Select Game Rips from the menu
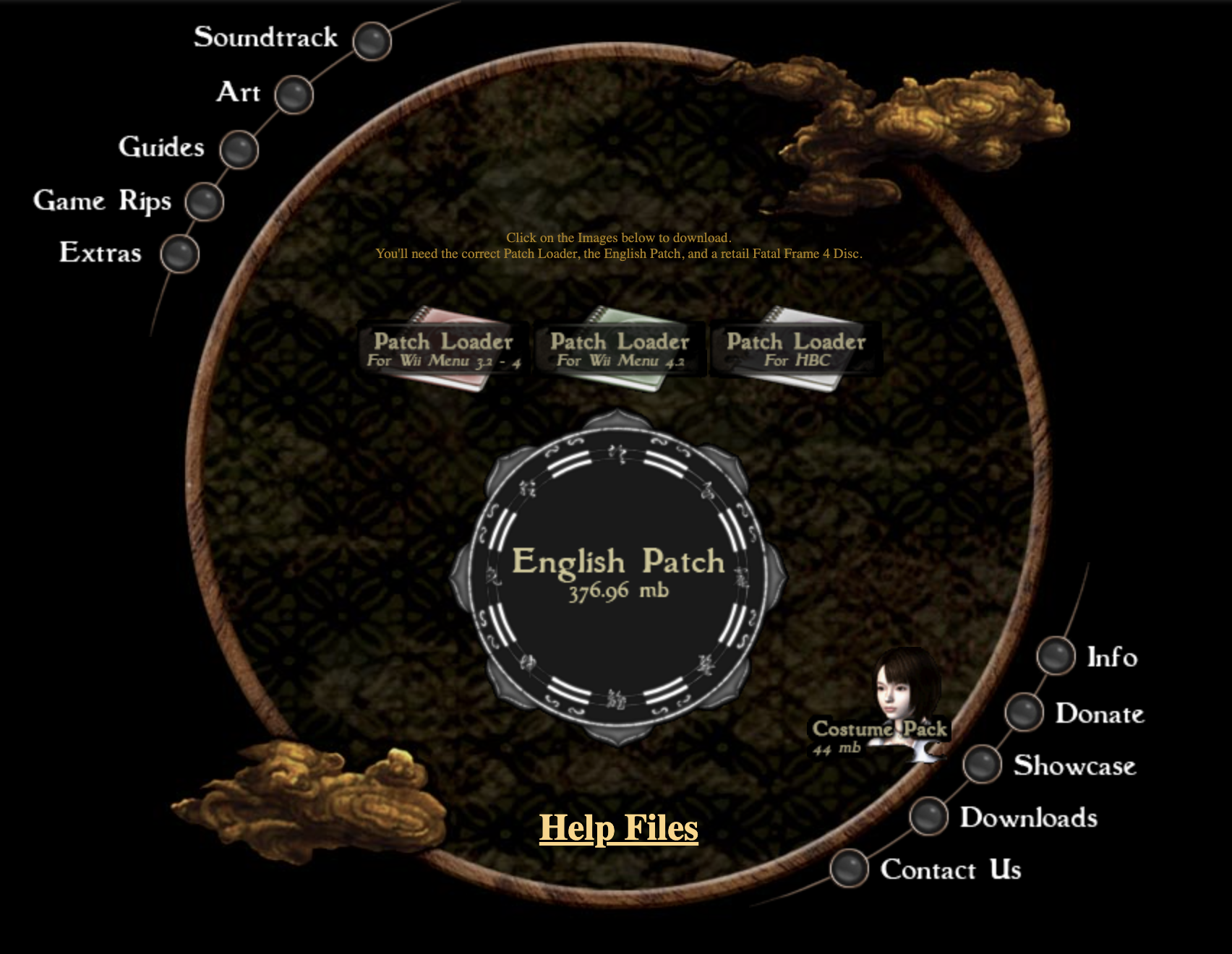 (x=103, y=200)
